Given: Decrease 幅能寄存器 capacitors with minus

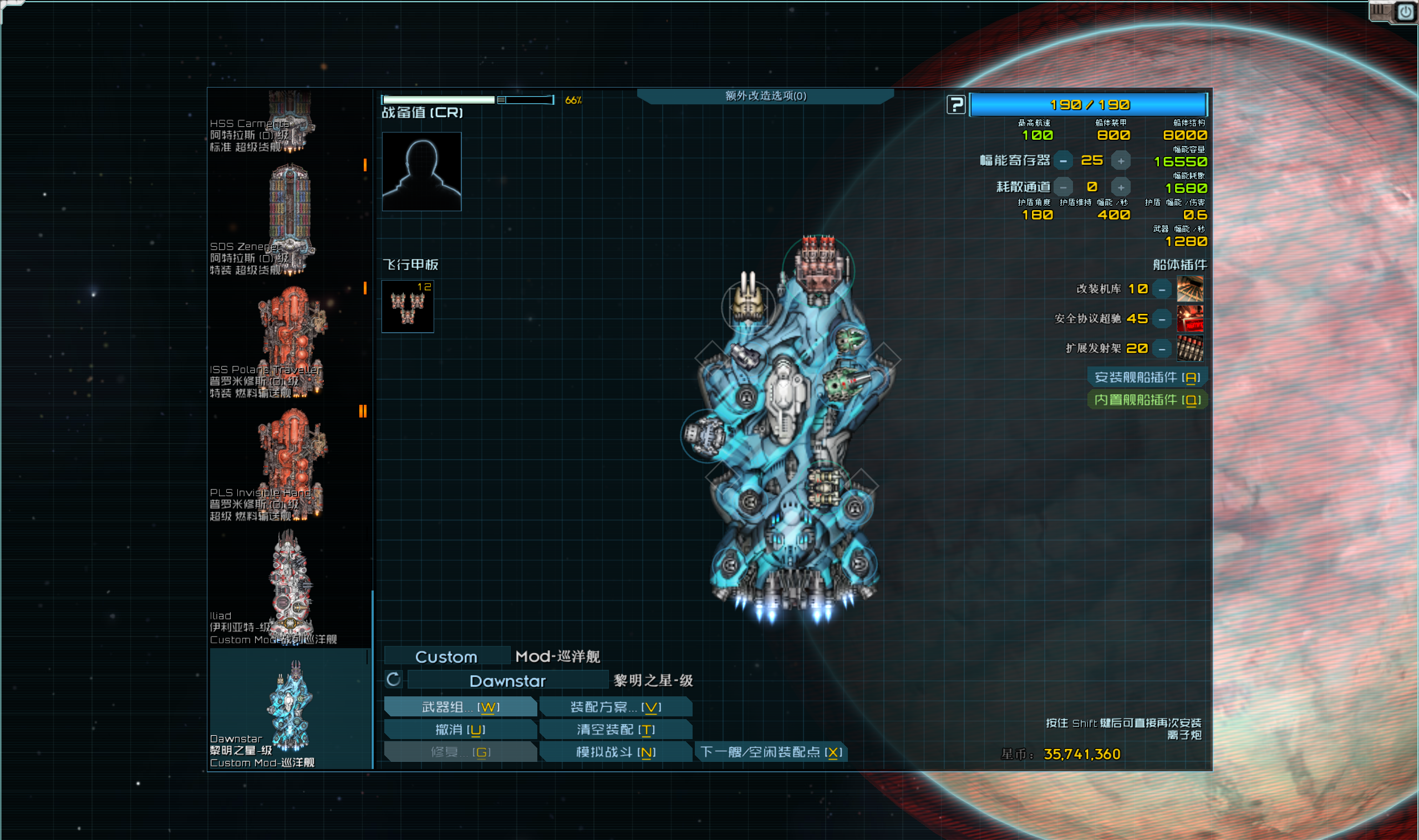Looking at the screenshot, I should pyautogui.click(x=1063, y=161).
